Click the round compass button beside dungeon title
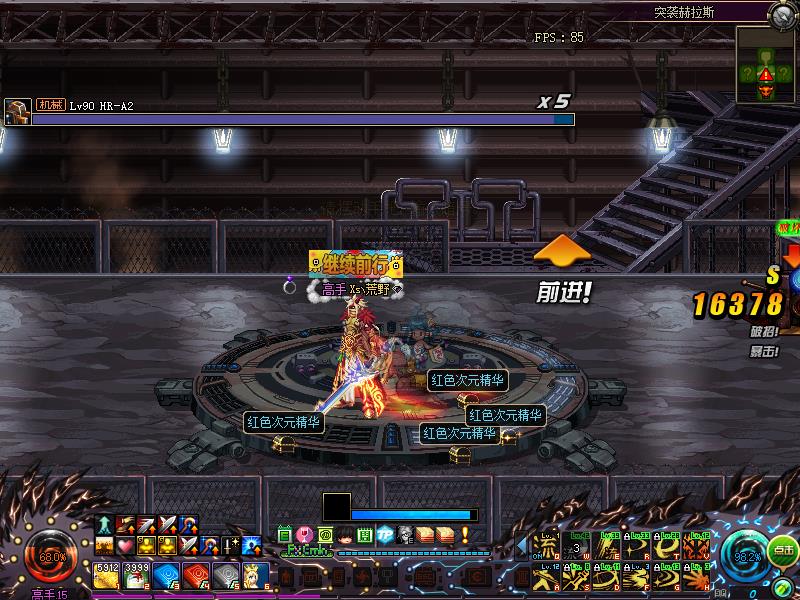The width and height of the screenshot is (800, 600). coord(782,14)
